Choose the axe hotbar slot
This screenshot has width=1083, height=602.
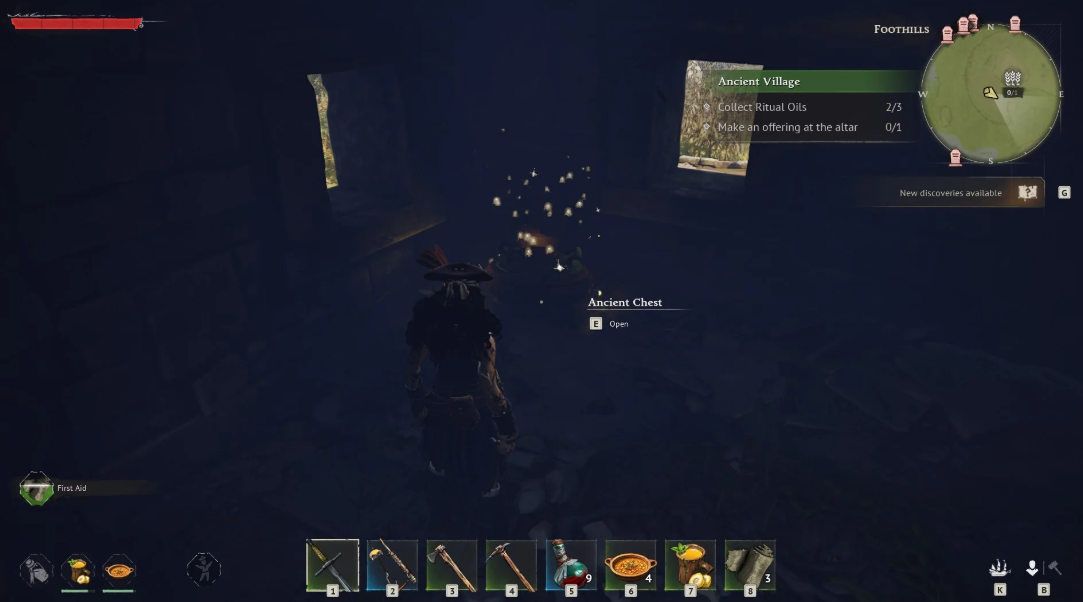tap(452, 566)
